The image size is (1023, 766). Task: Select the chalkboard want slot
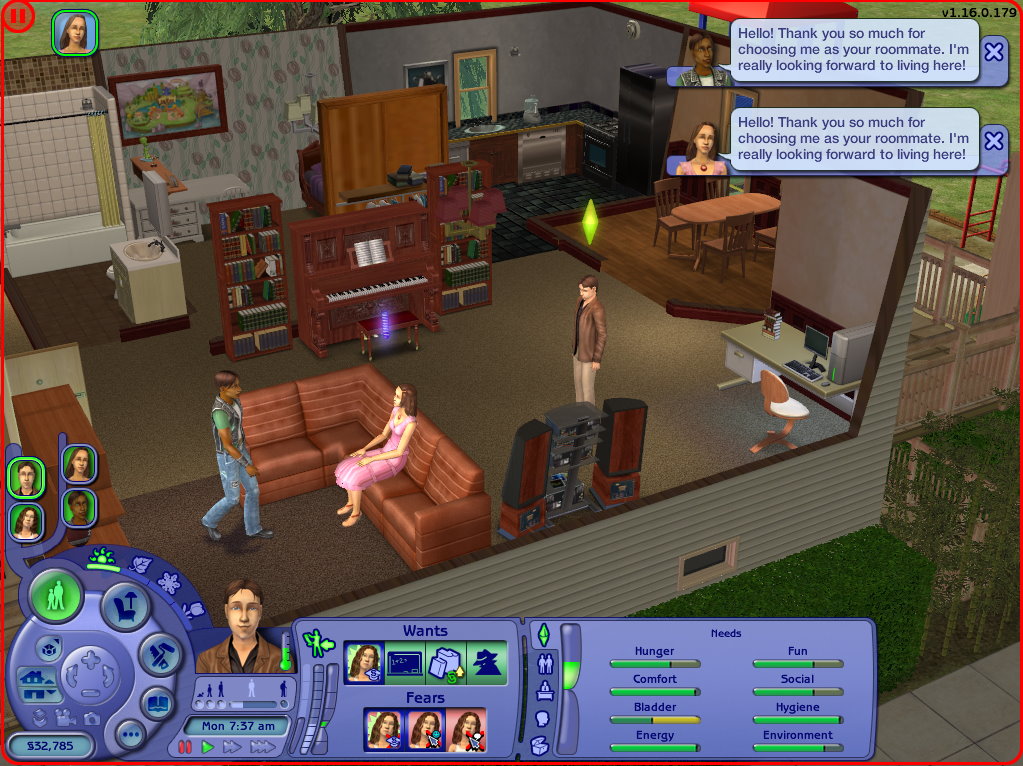click(x=404, y=663)
